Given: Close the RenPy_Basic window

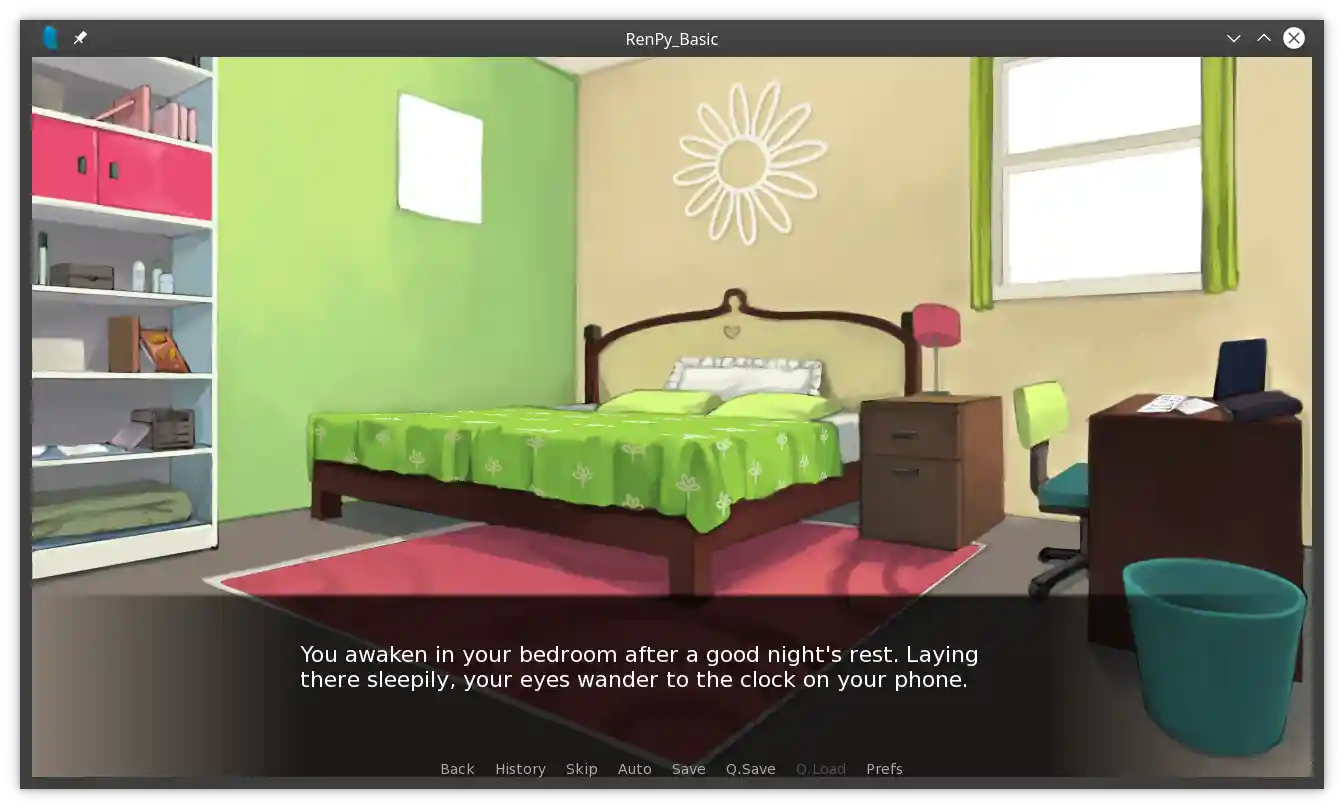Looking at the screenshot, I should 1294,38.
